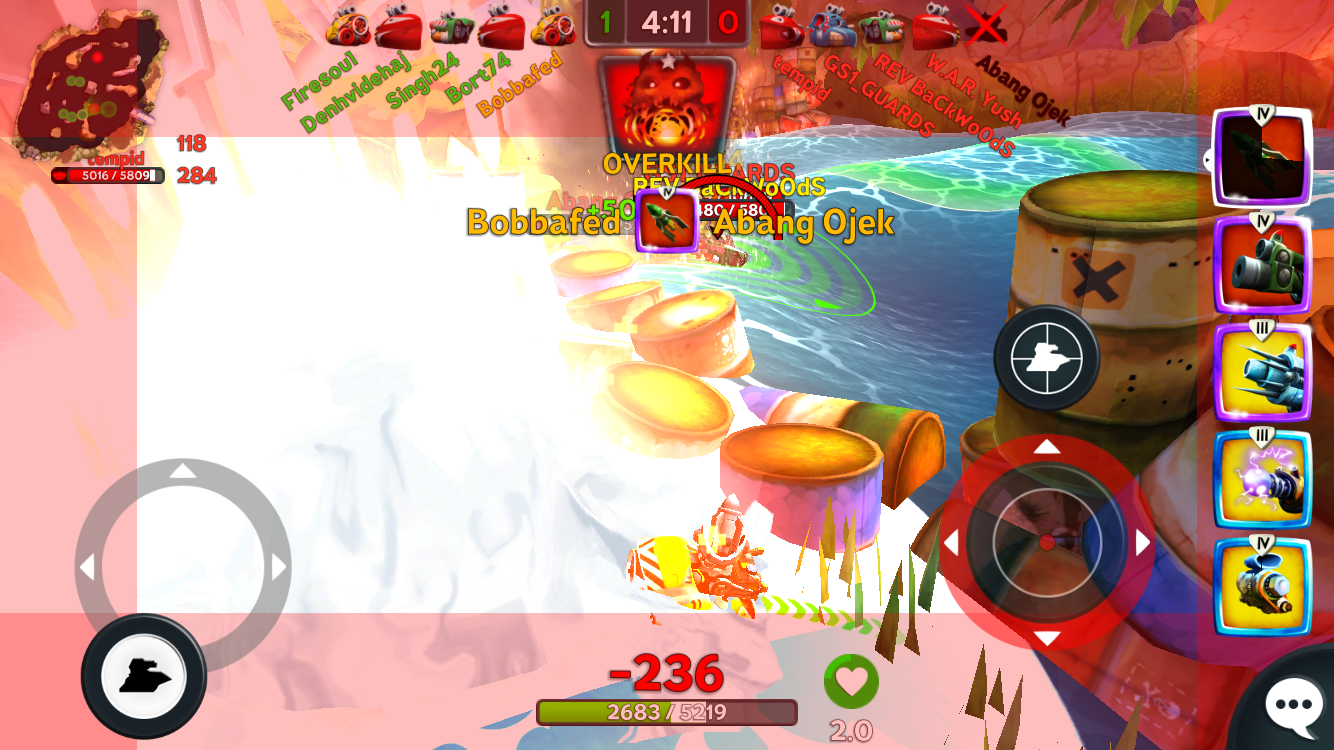Tap the movement joystick's up arrow

pos(183,471)
